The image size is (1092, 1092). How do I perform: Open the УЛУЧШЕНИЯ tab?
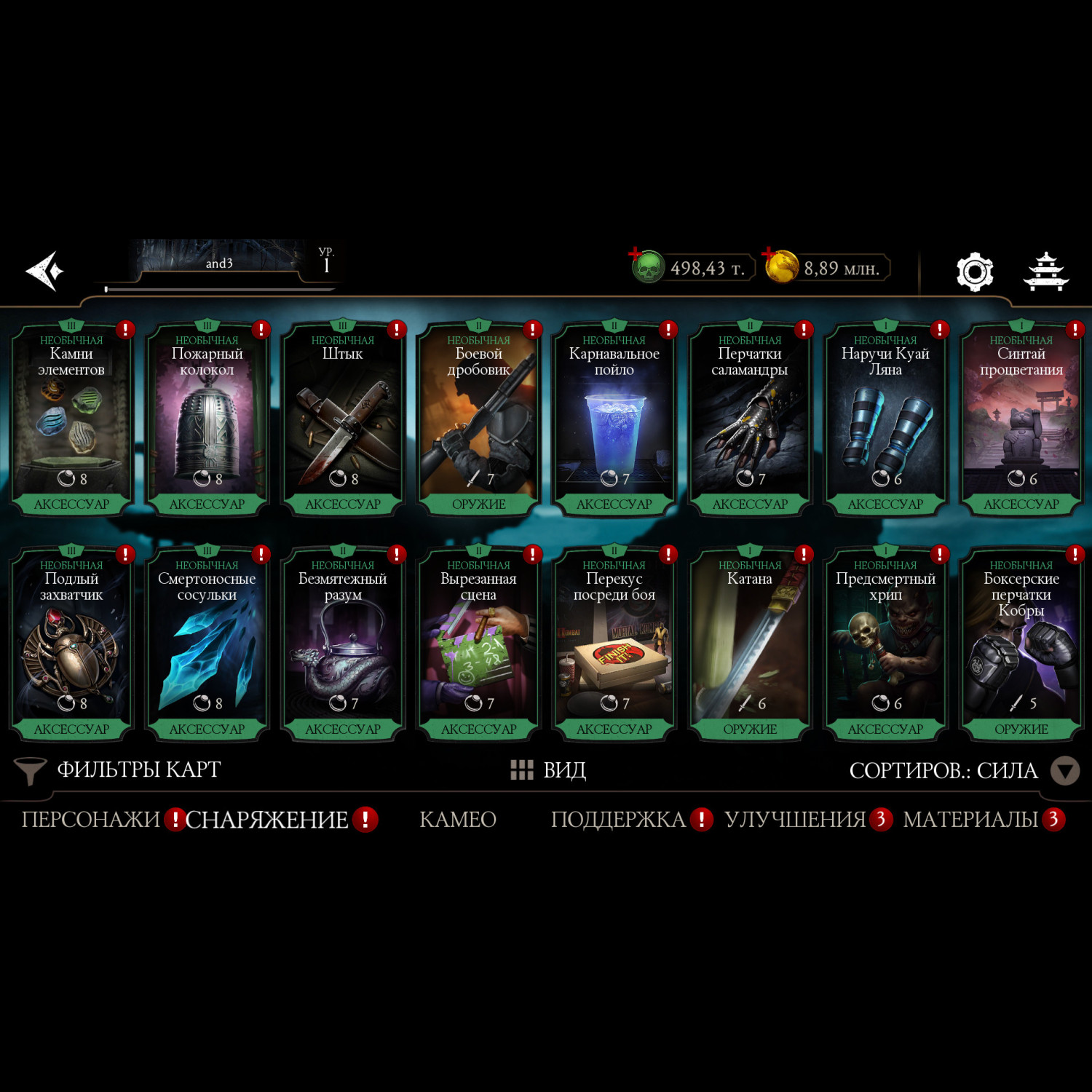click(x=795, y=820)
